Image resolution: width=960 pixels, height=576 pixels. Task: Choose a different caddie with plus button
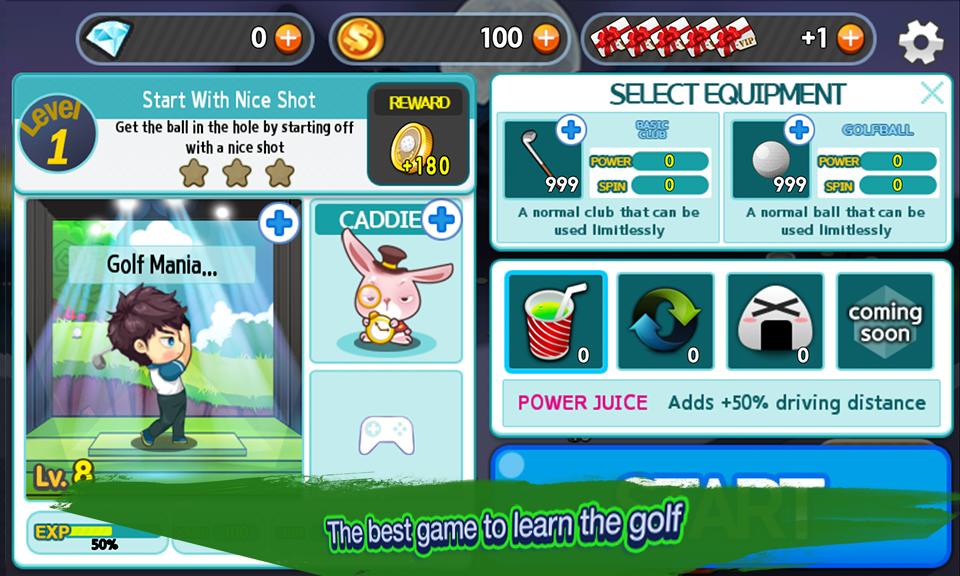coord(441,219)
